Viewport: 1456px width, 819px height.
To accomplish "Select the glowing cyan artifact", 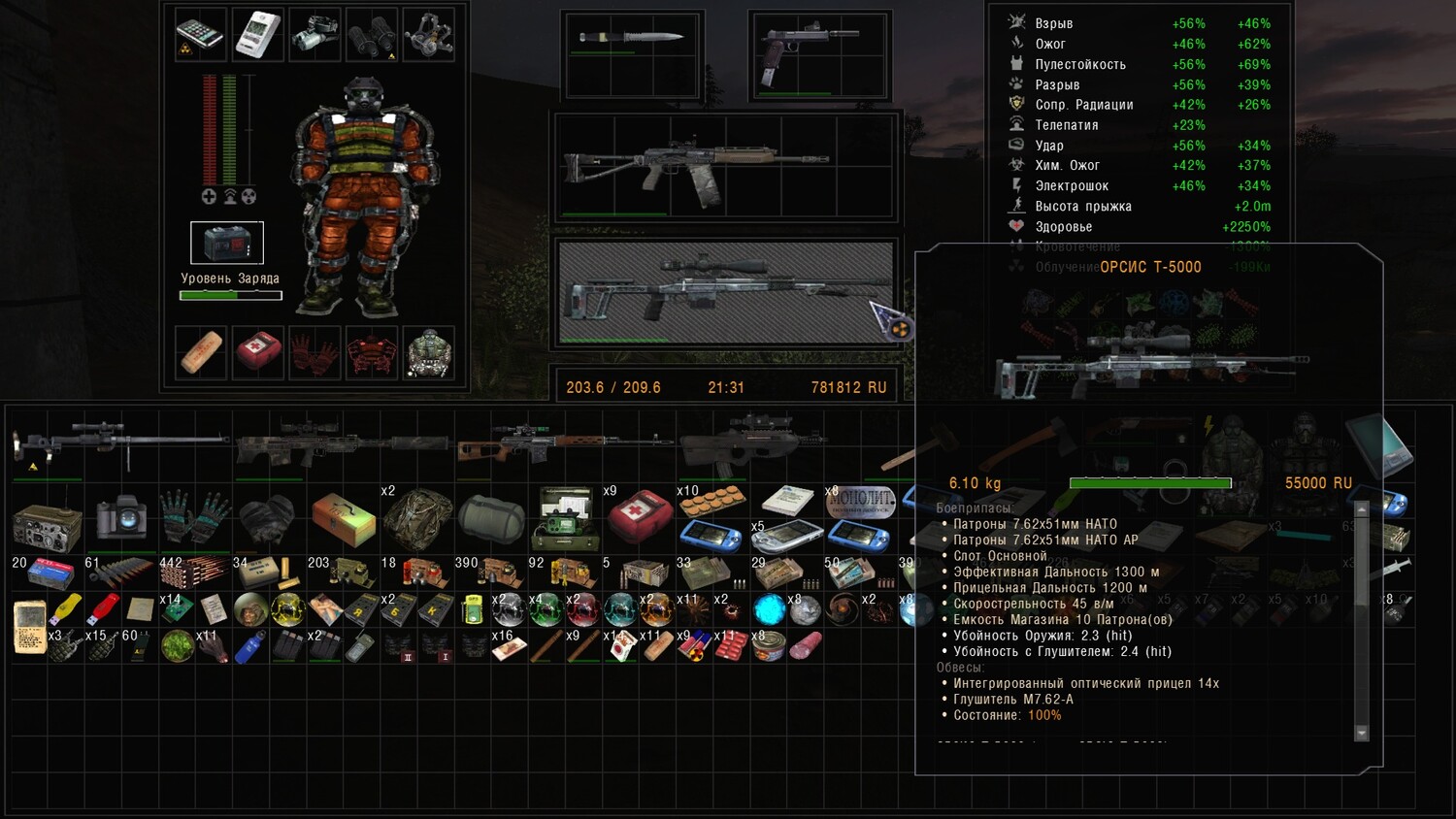I will pyautogui.click(x=769, y=609).
